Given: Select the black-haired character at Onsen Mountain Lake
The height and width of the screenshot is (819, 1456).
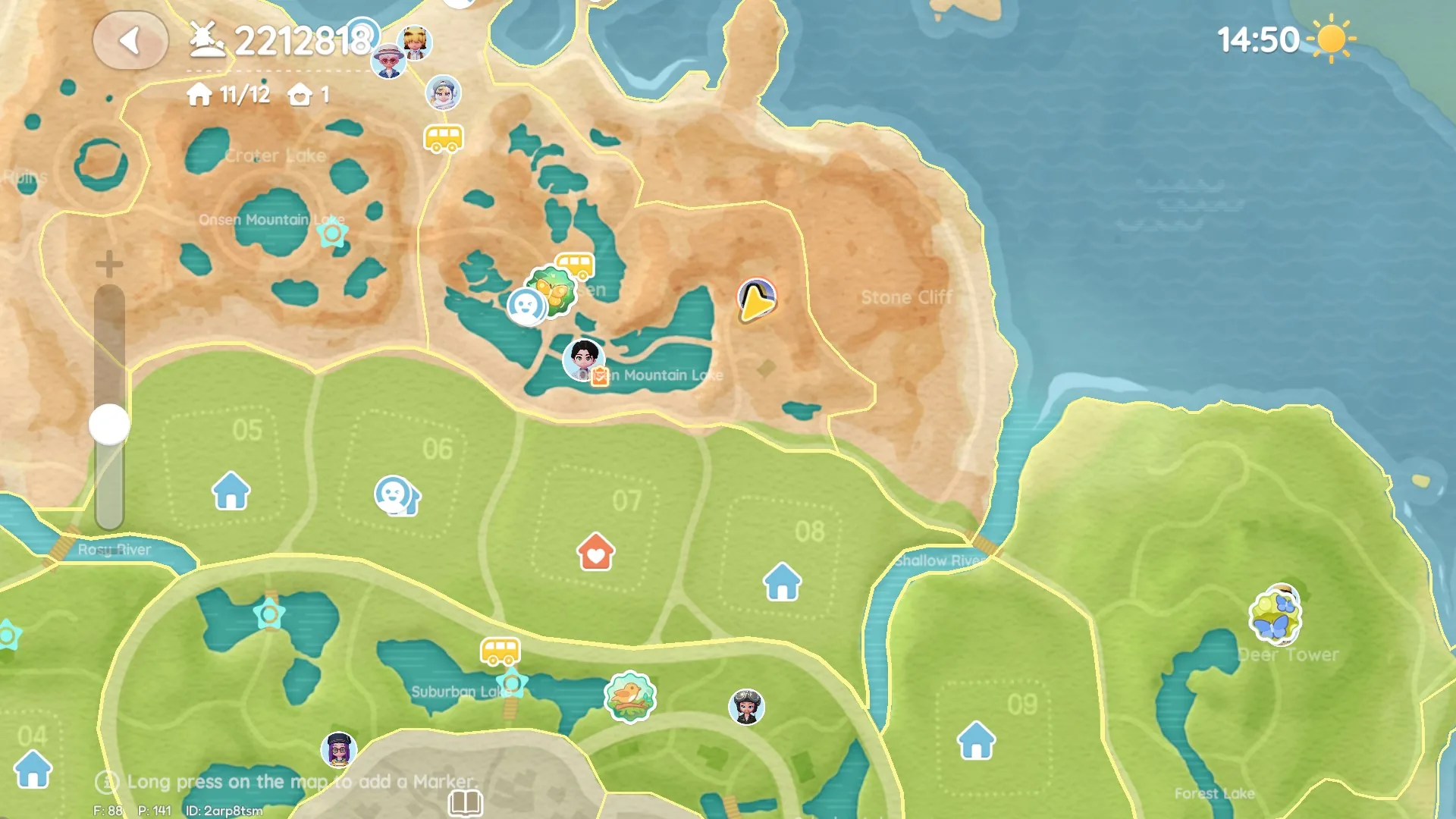Looking at the screenshot, I should coord(583,358).
